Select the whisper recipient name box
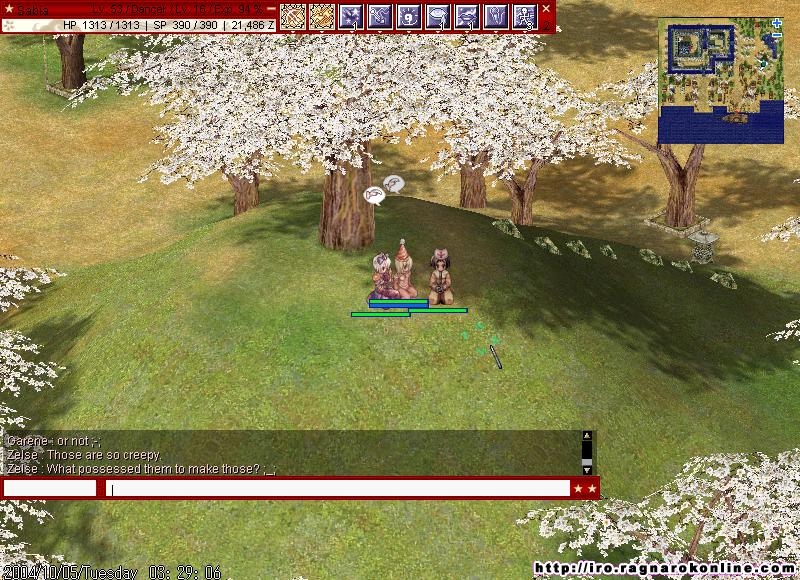This screenshot has width=800, height=580. 50,489
